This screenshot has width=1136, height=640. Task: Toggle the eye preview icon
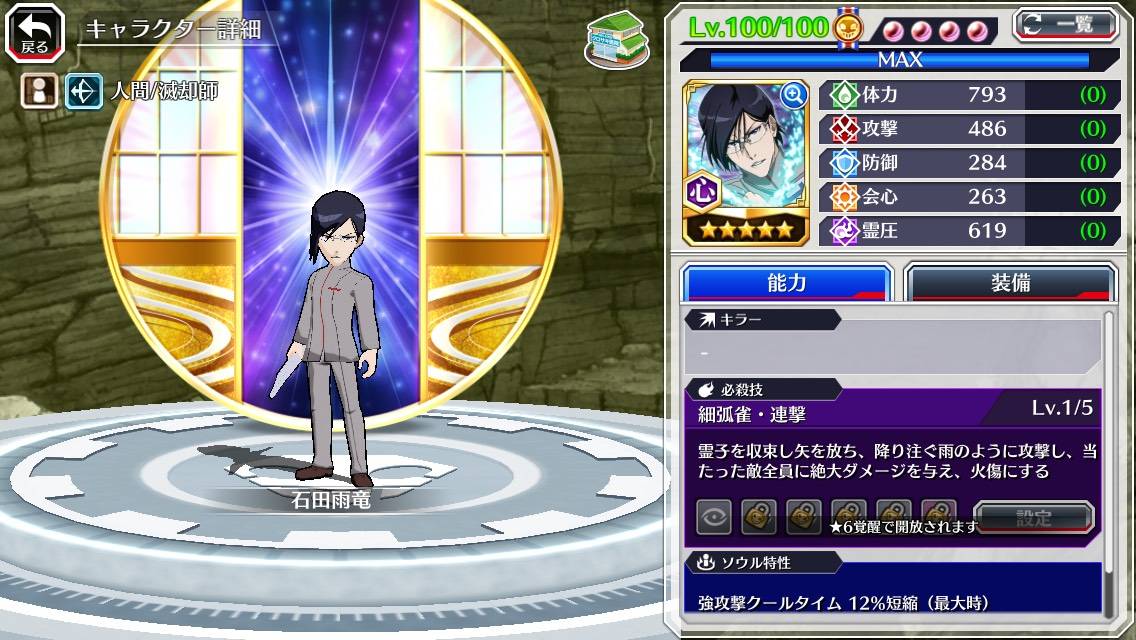point(713,517)
